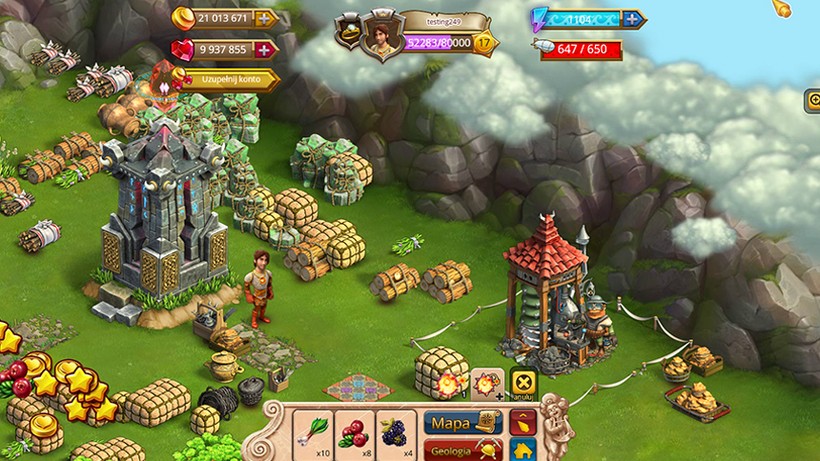The width and height of the screenshot is (820, 461).
Task: Add more gold coins with the plus button
Action: tap(266, 18)
